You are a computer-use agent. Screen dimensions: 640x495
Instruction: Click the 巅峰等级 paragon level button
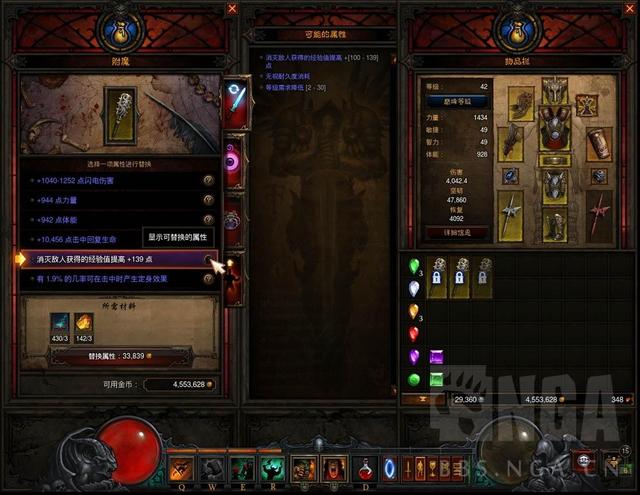pos(456,99)
